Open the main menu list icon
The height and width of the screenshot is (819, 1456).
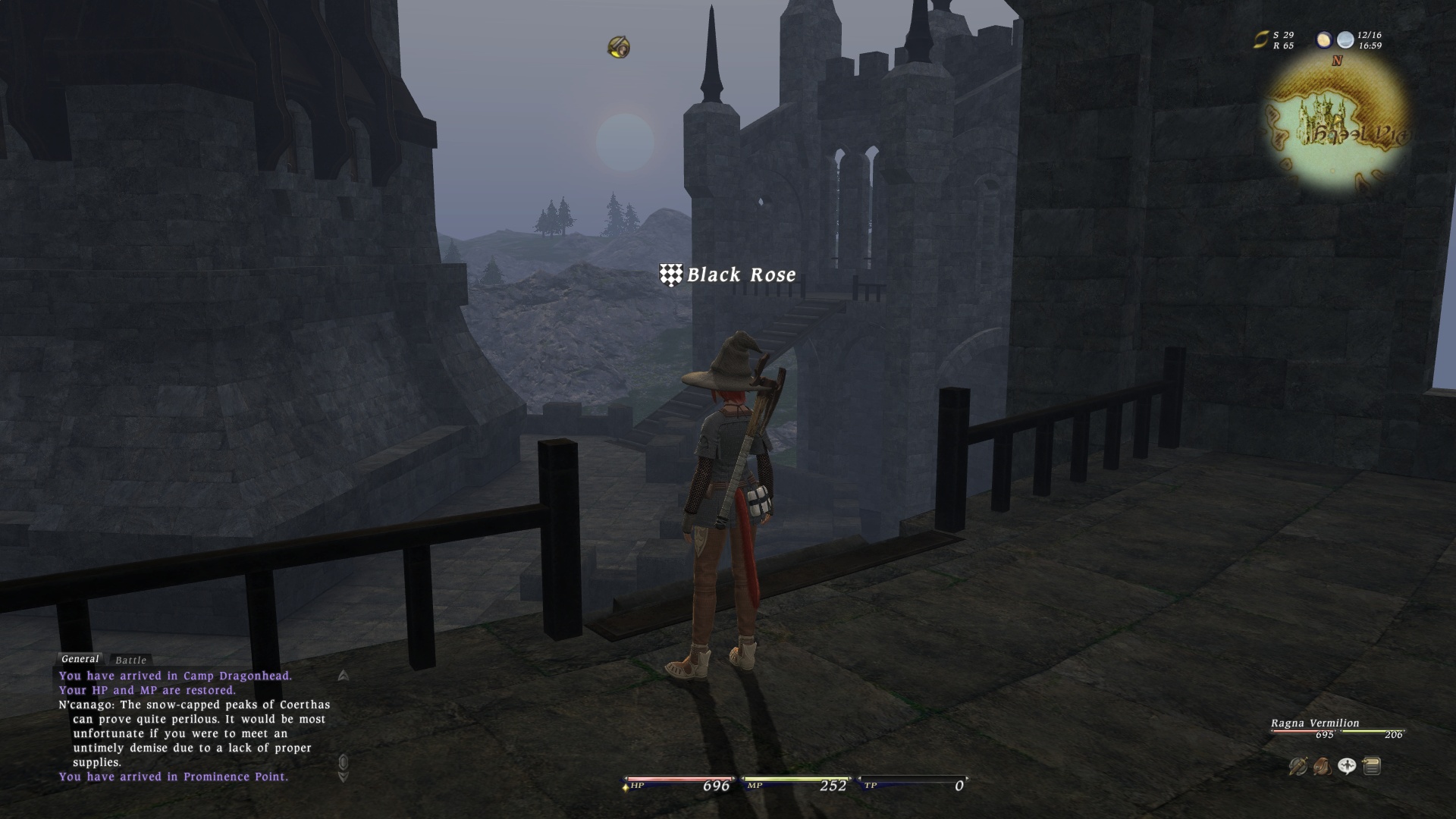coord(1371,767)
